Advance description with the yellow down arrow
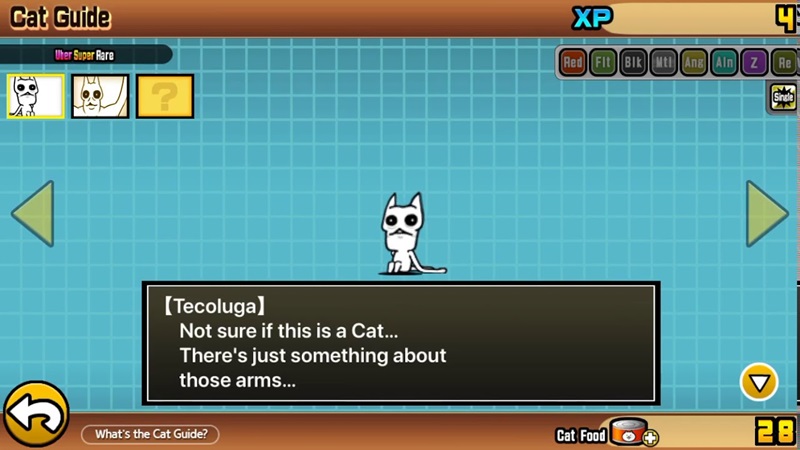This screenshot has width=800, height=450. tap(759, 381)
